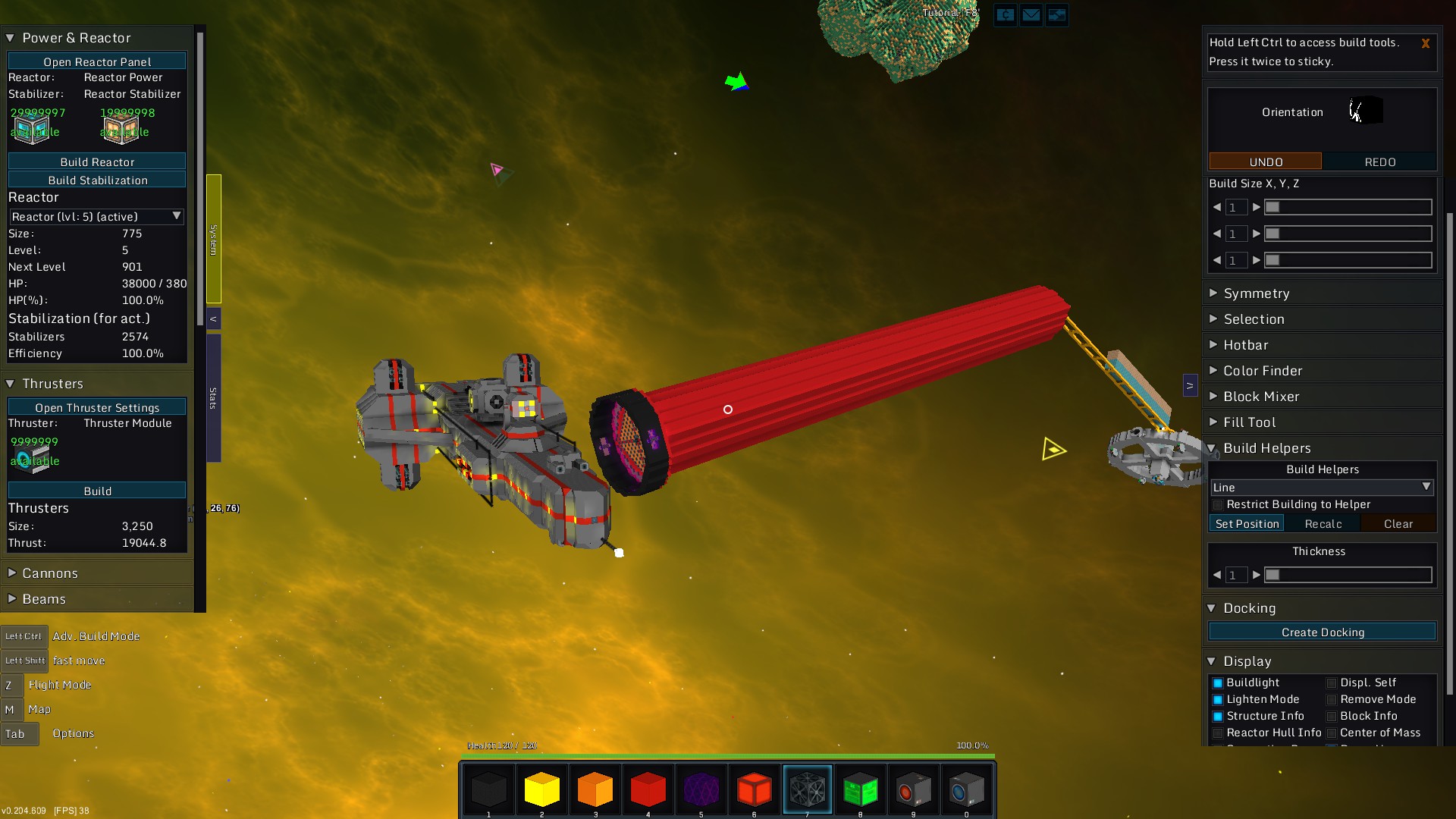The height and width of the screenshot is (819, 1456).
Task: Toggle Restrict Building to Helper
Action: pyautogui.click(x=1218, y=505)
